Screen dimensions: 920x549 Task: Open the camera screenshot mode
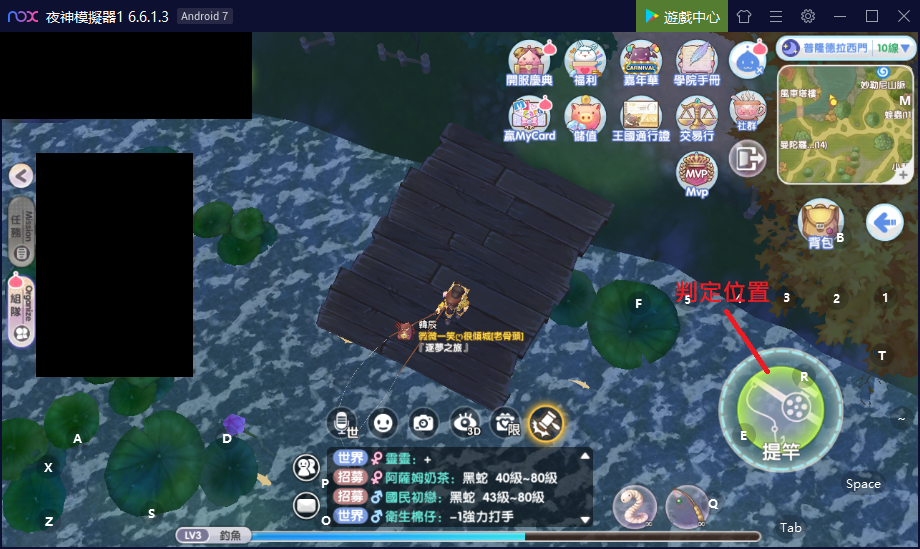tap(424, 423)
